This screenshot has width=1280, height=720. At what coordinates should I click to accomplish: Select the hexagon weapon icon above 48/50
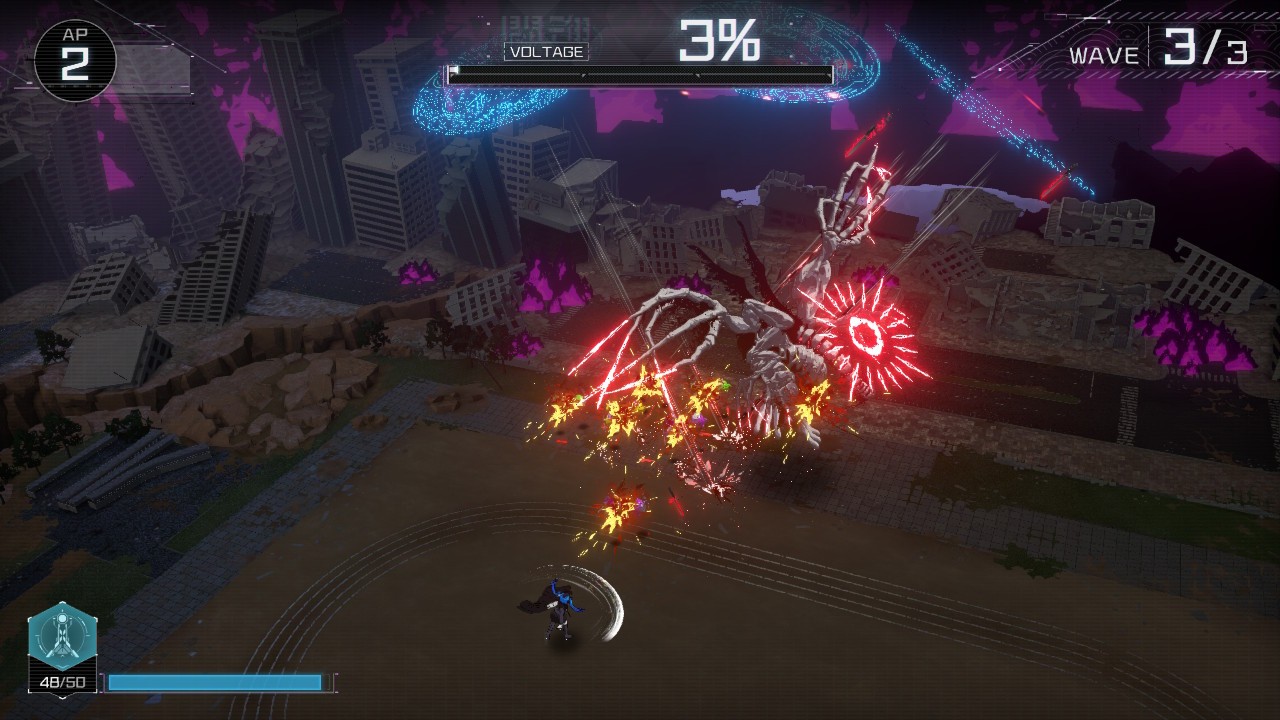[x=62, y=636]
